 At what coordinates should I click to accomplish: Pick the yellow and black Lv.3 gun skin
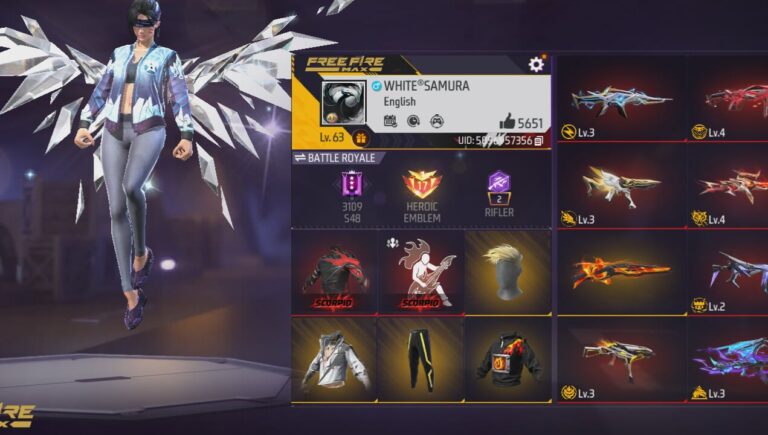pos(620,355)
